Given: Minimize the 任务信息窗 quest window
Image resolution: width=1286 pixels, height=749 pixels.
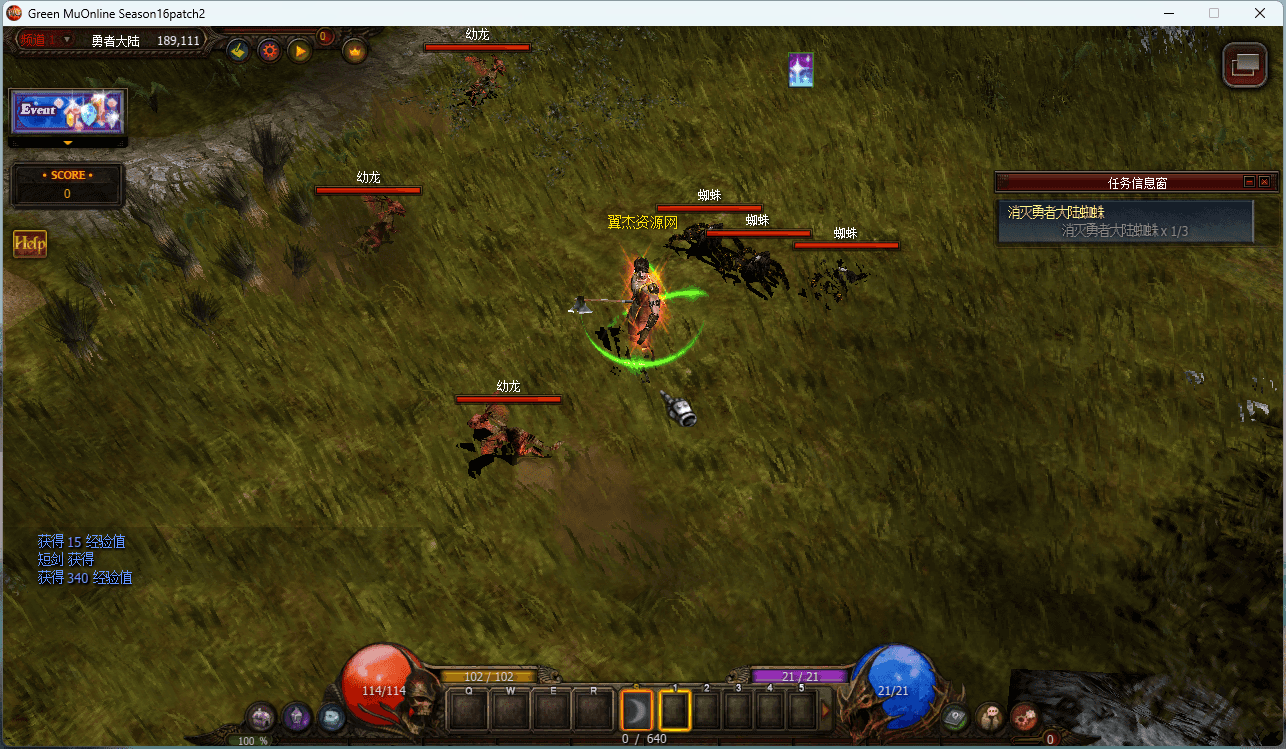Looking at the screenshot, I should tap(1249, 182).
